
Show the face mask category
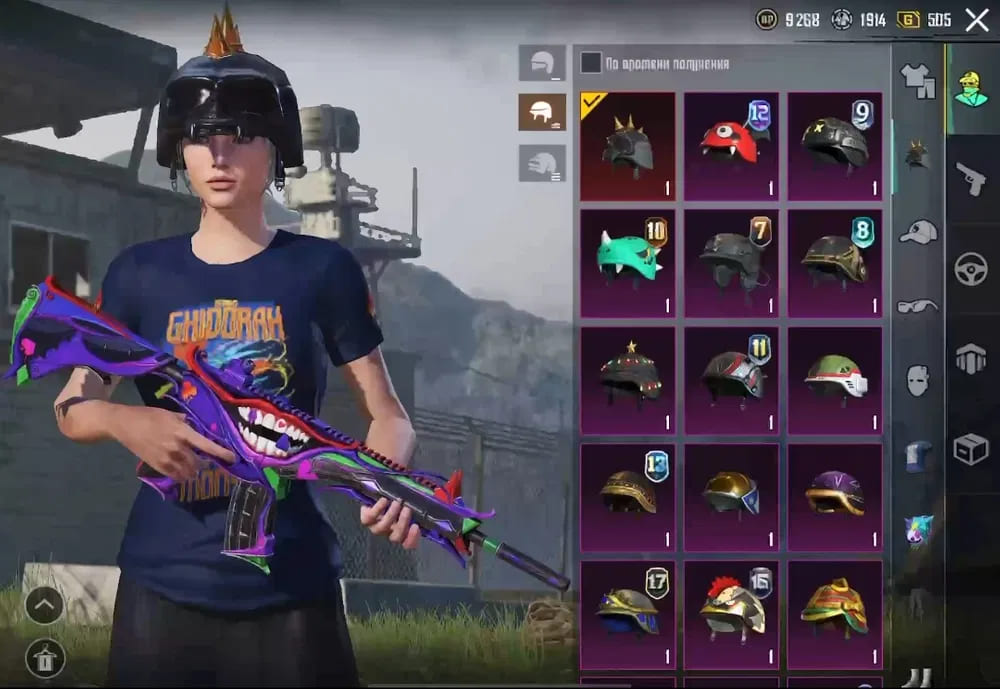coord(917,380)
